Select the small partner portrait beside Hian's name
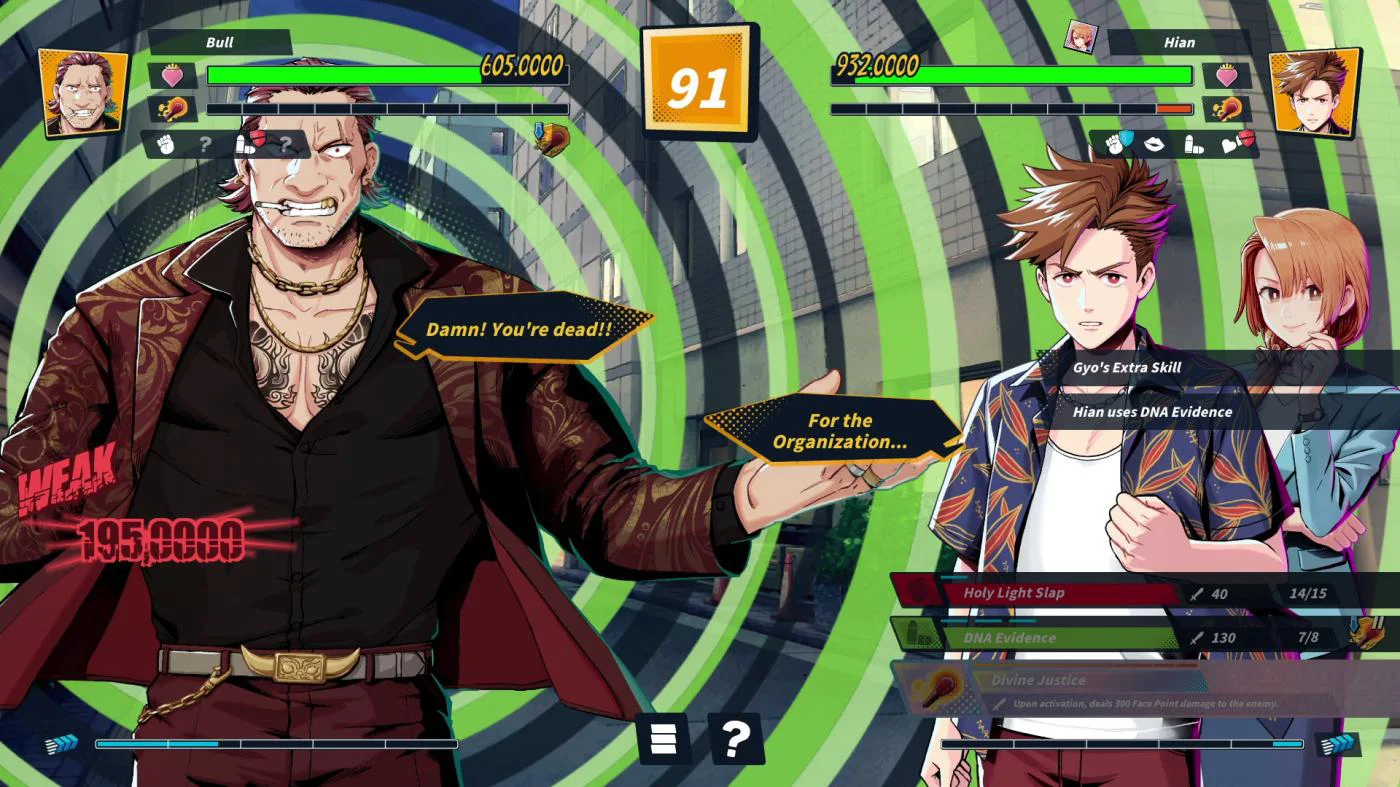The width and height of the screenshot is (1400, 787). coord(1080,38)
